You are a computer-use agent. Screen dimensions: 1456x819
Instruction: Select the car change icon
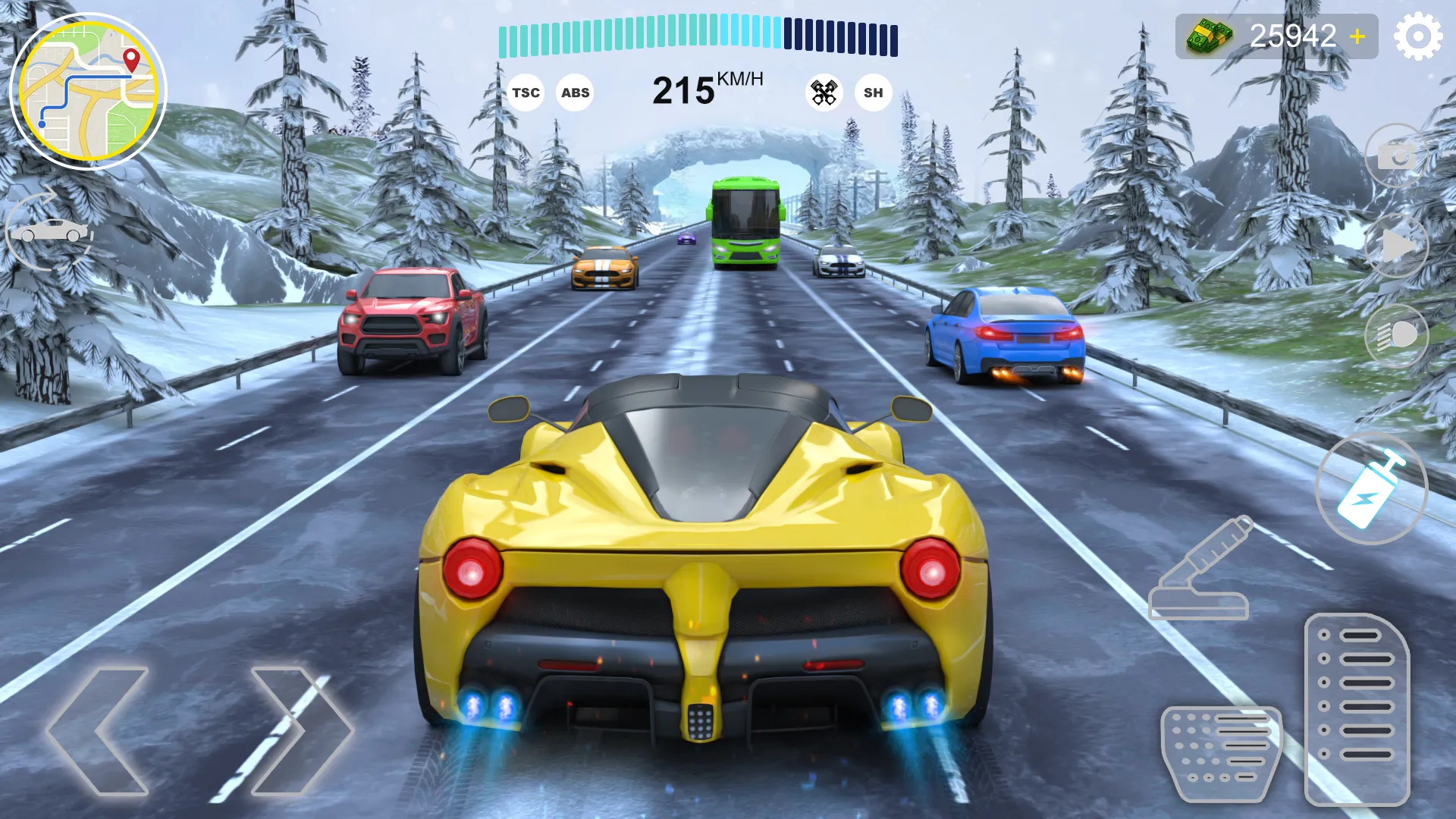point(49,231)
